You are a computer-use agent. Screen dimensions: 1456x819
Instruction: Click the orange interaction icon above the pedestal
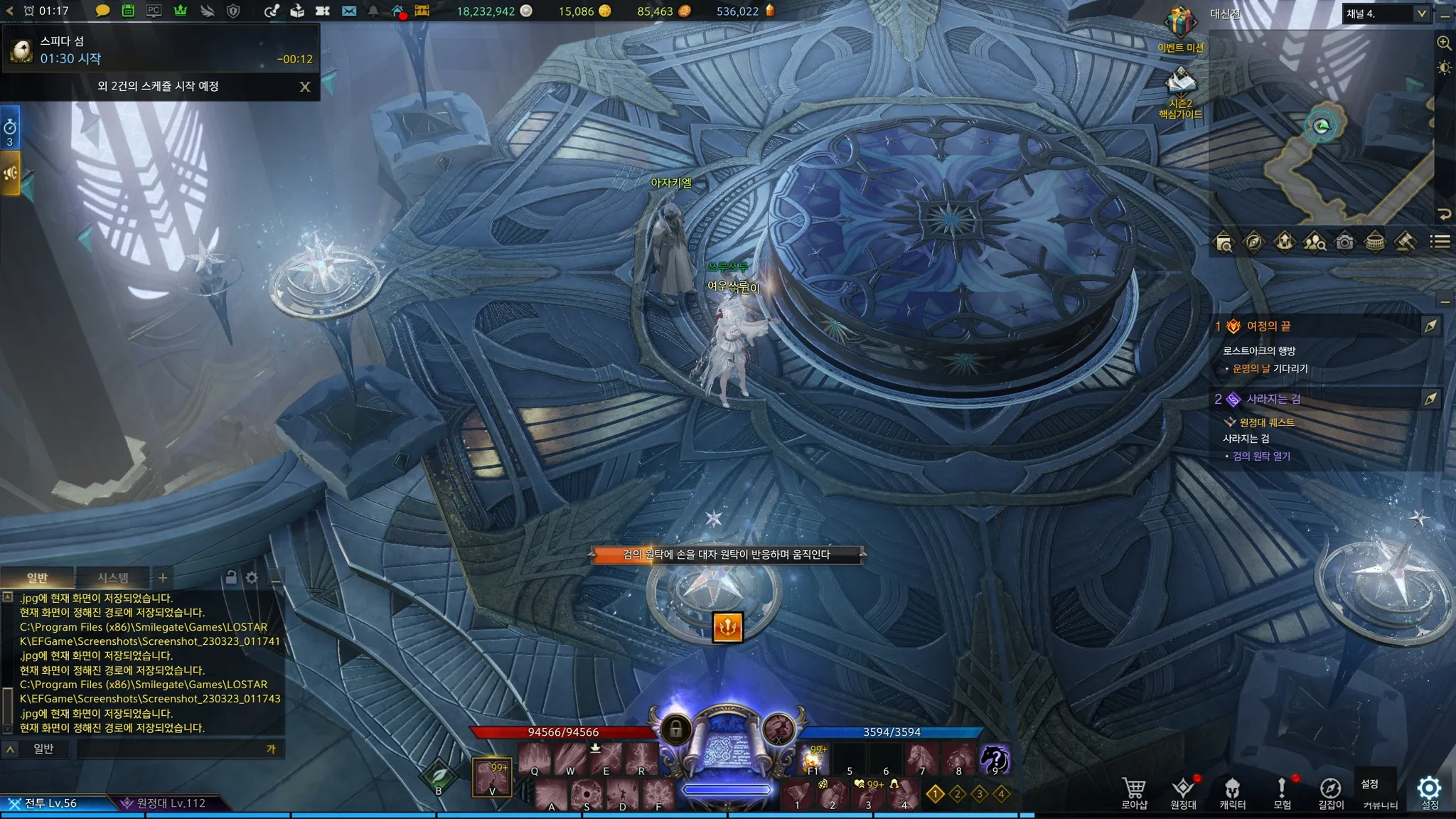point(727,627)
